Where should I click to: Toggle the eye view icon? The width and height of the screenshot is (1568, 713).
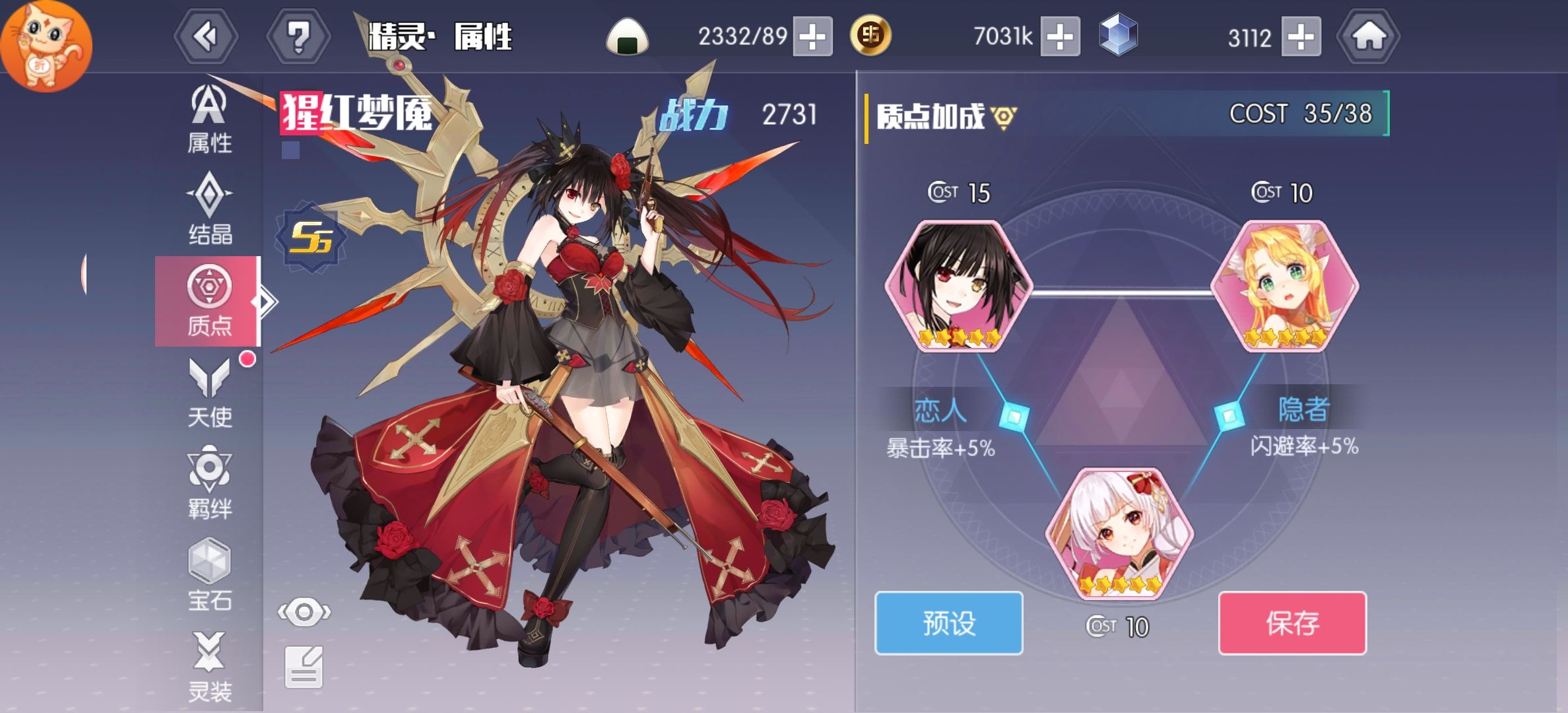click(x=304, y=613)
